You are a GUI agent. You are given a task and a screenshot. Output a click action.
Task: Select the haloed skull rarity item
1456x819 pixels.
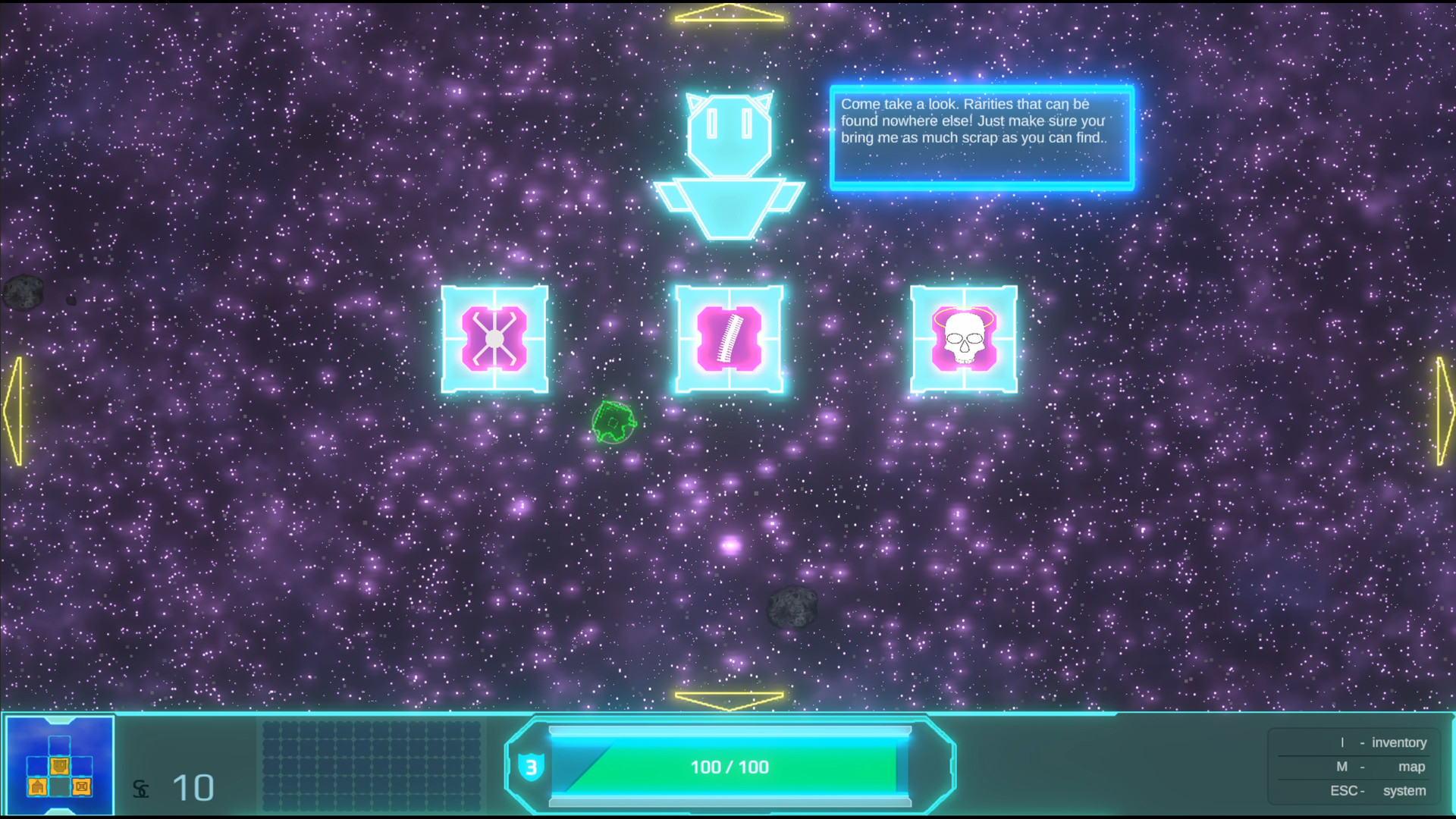tap(963, 340)
